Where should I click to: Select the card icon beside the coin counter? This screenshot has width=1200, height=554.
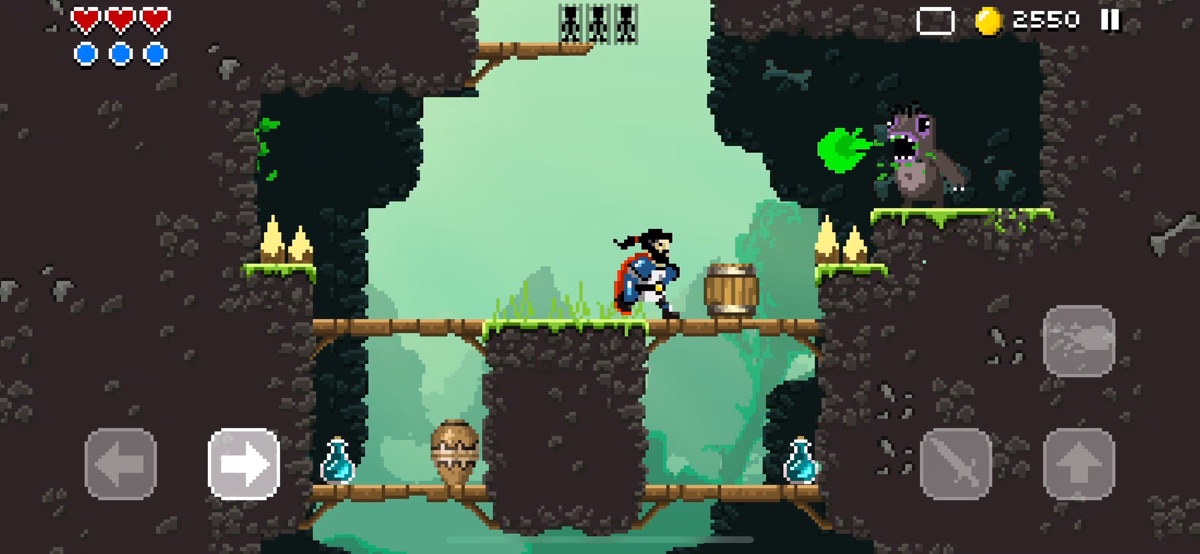click(x=935, y=21)
